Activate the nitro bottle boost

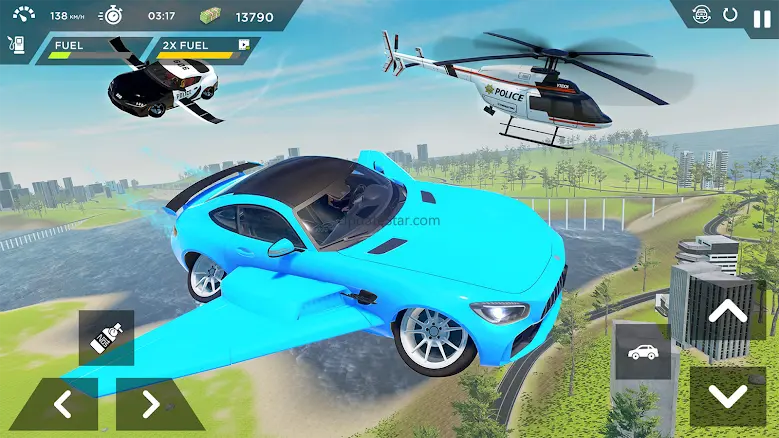tap(106, 338)
